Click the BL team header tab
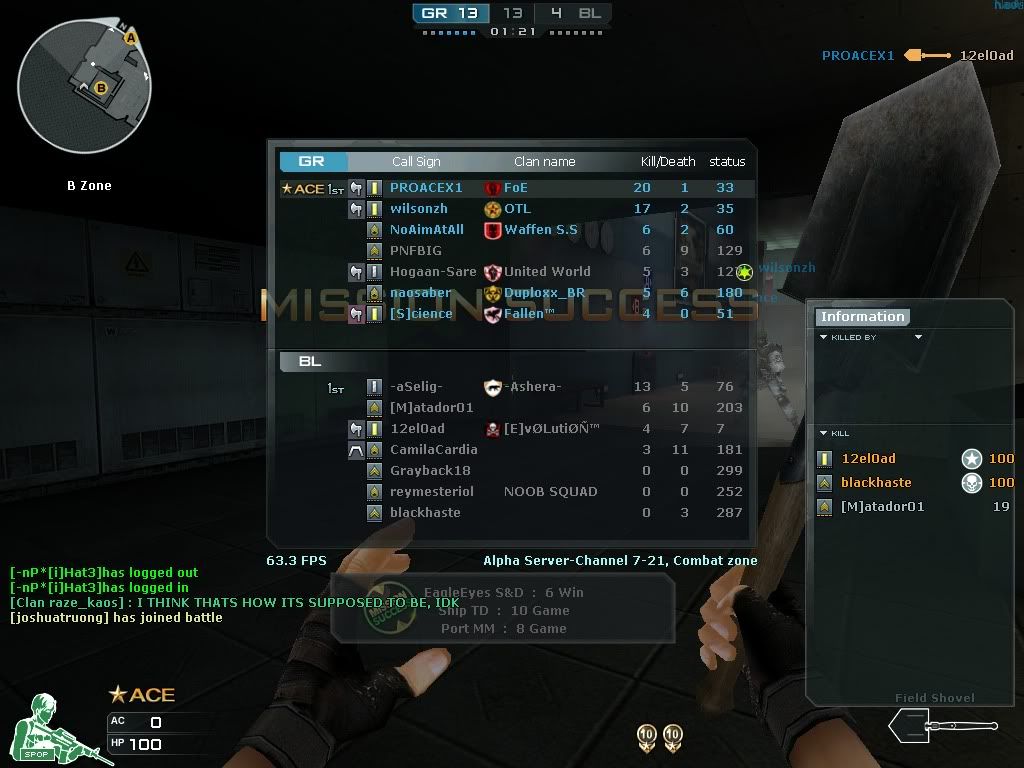This screenshot has height=768, width=1024. [x=310, y=361]
